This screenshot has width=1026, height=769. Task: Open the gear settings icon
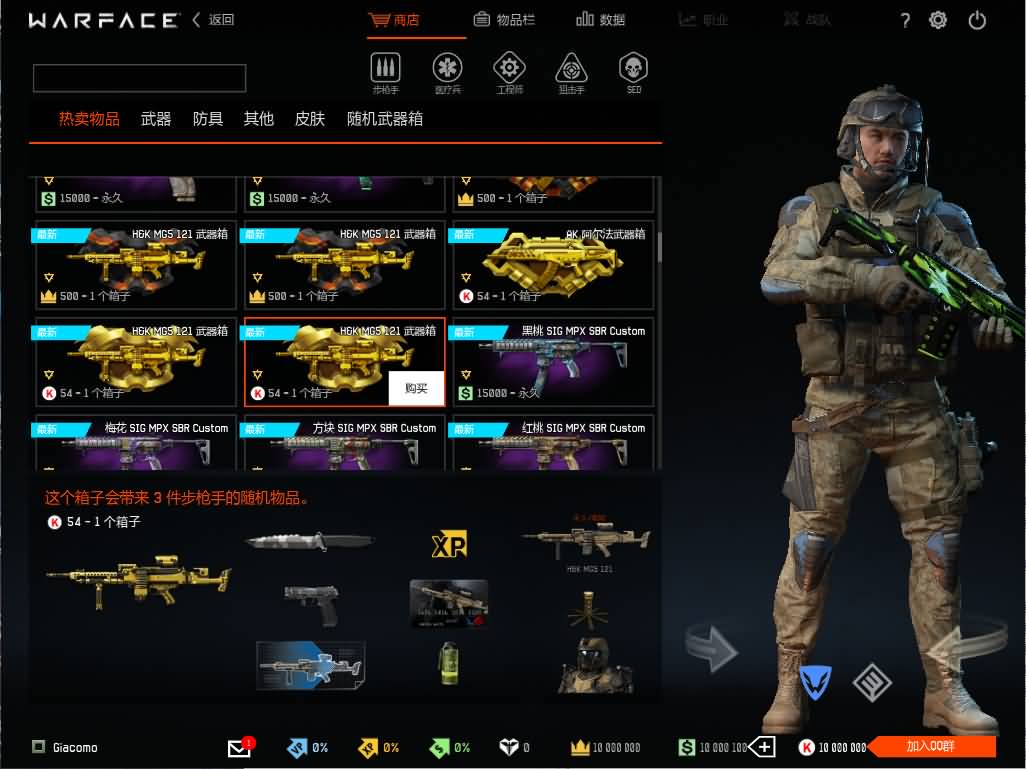pos(938,20)
